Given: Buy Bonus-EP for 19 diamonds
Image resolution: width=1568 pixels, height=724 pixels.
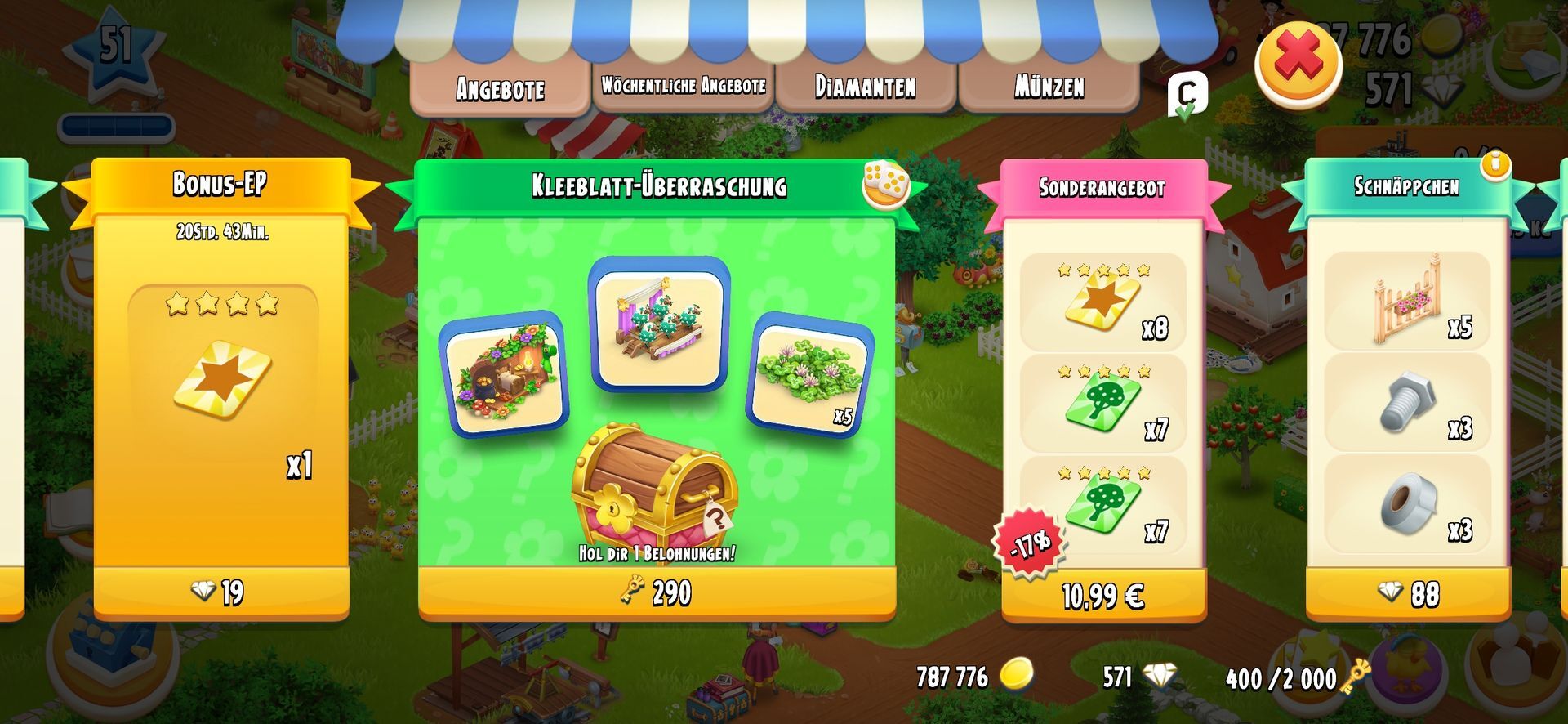Looking at the screenshot, I should tap(221, 592).
